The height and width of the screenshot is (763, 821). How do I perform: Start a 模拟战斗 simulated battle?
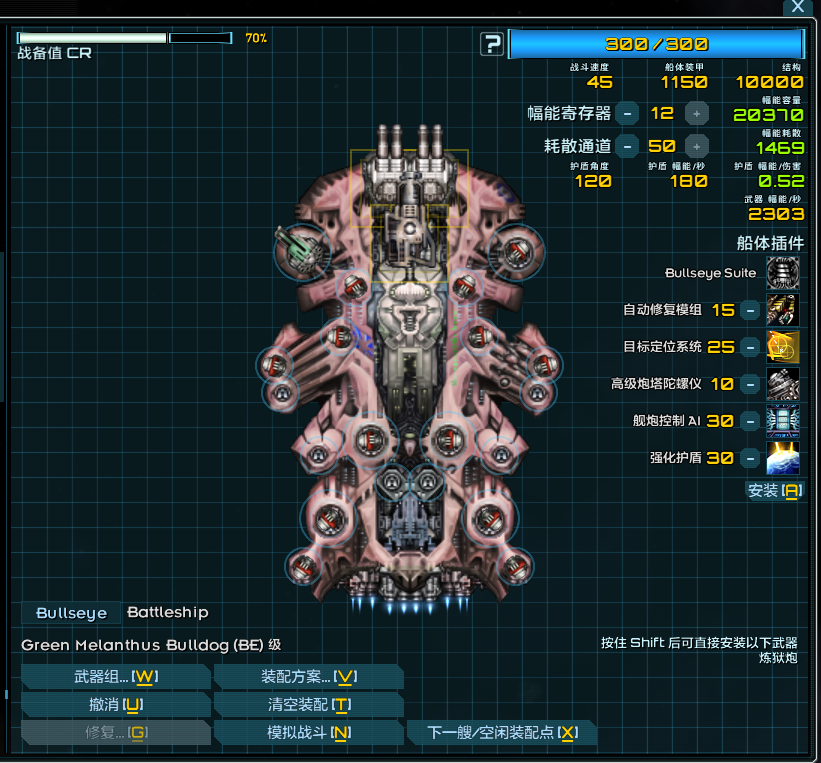coord(309,733)
